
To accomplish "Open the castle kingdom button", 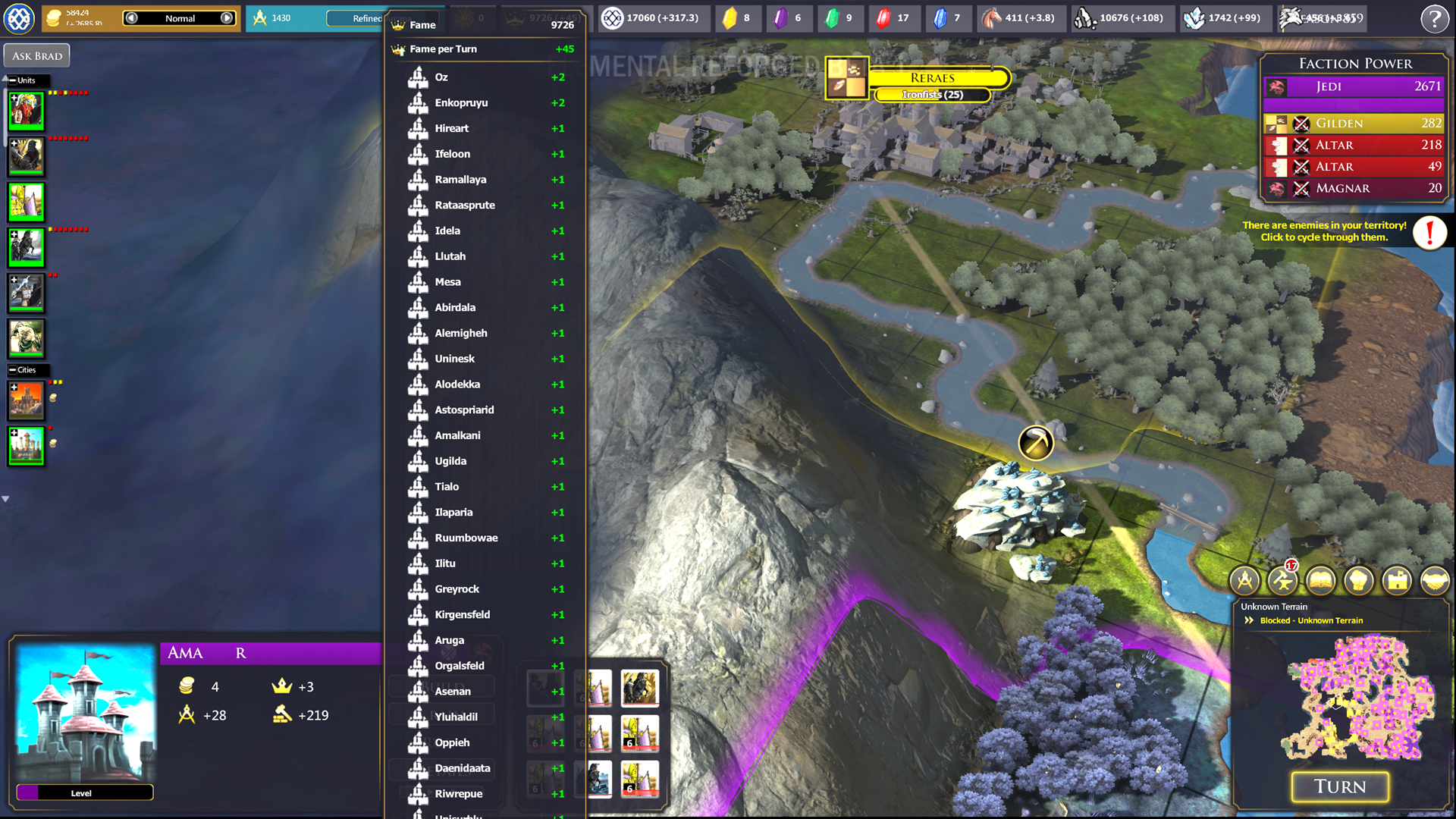I will coord(1396,581).
